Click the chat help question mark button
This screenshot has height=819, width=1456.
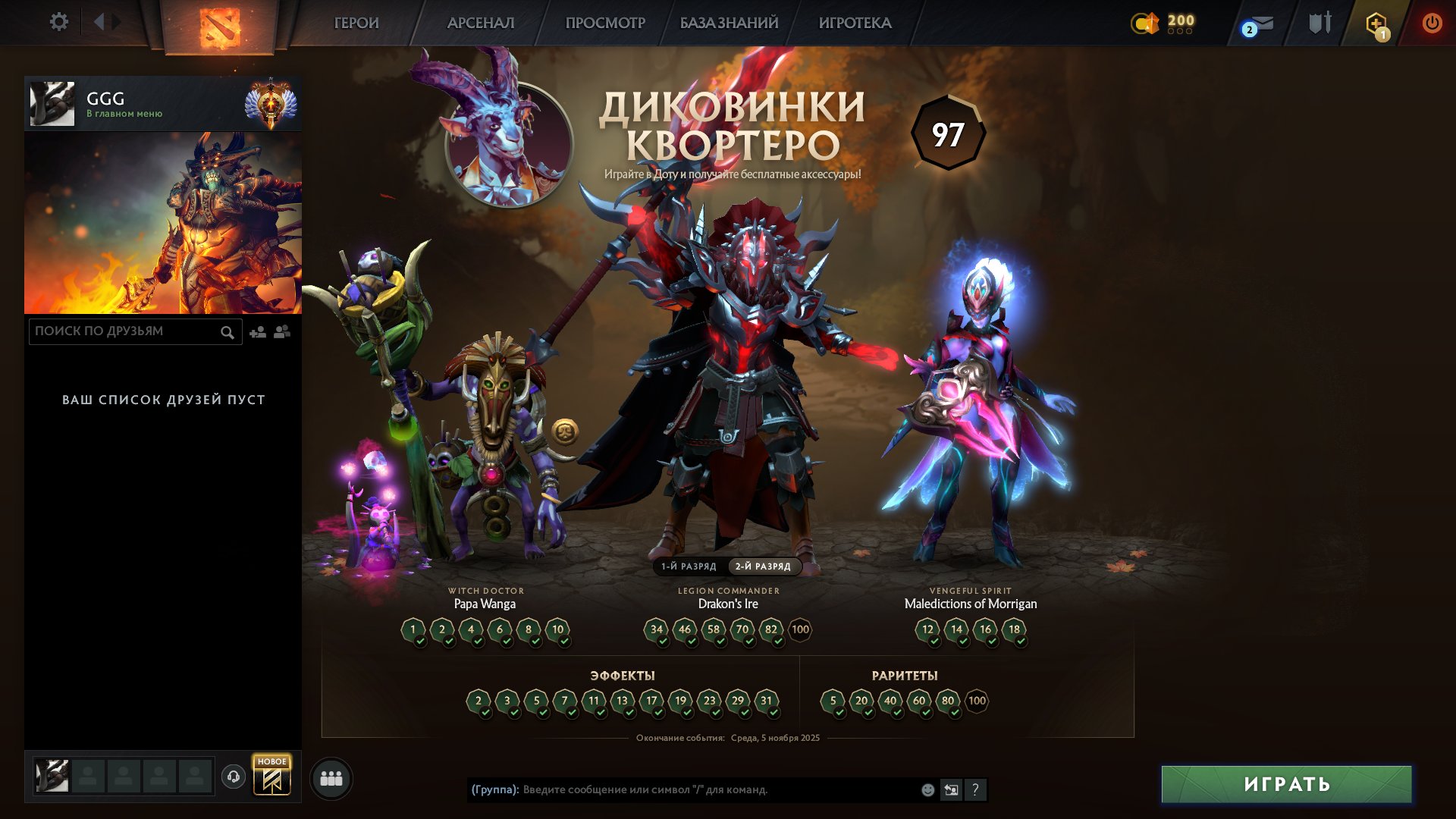976,790
